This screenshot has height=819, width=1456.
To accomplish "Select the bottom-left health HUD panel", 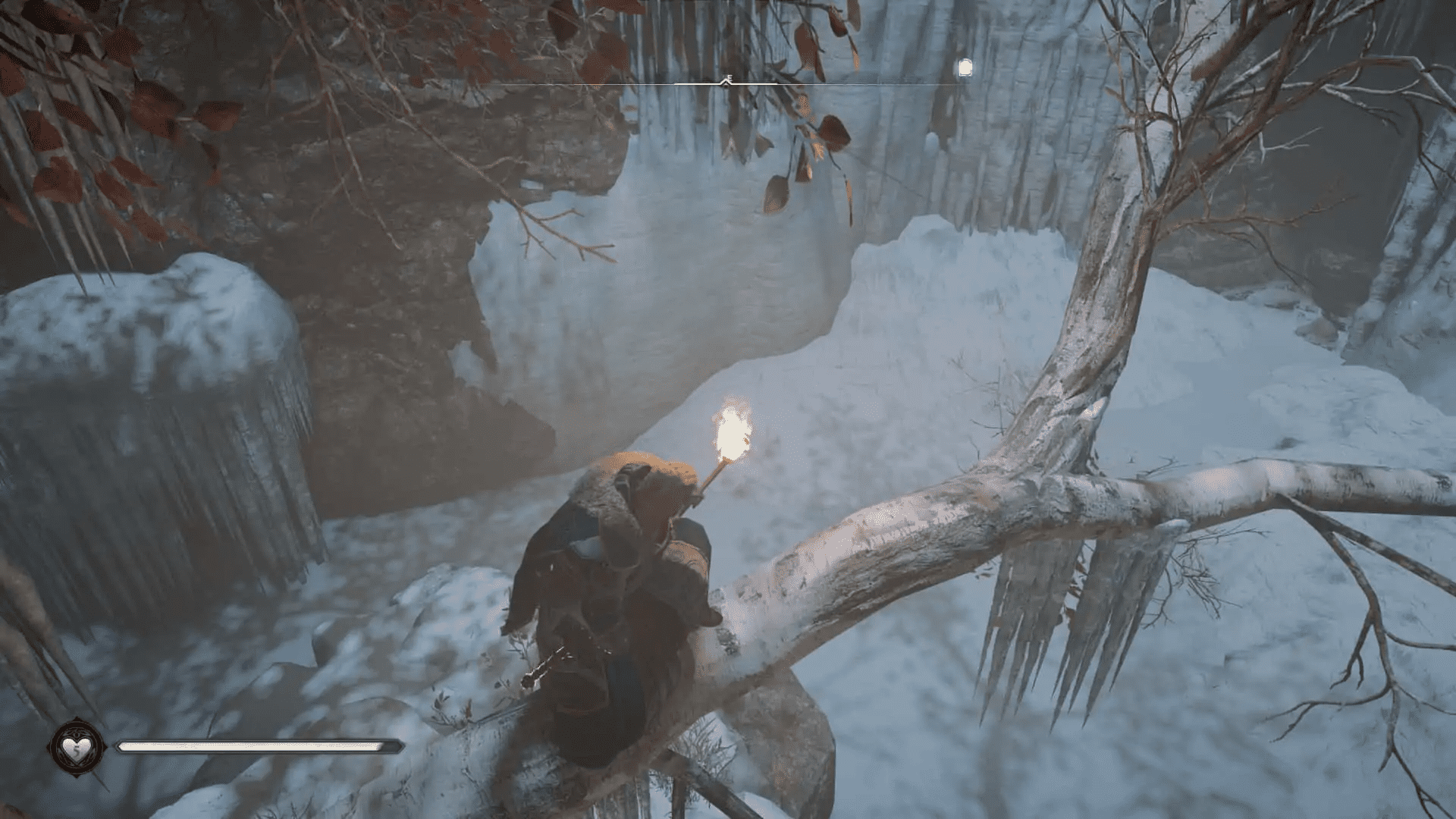I will pyautogui.click(x=227, y=747).
